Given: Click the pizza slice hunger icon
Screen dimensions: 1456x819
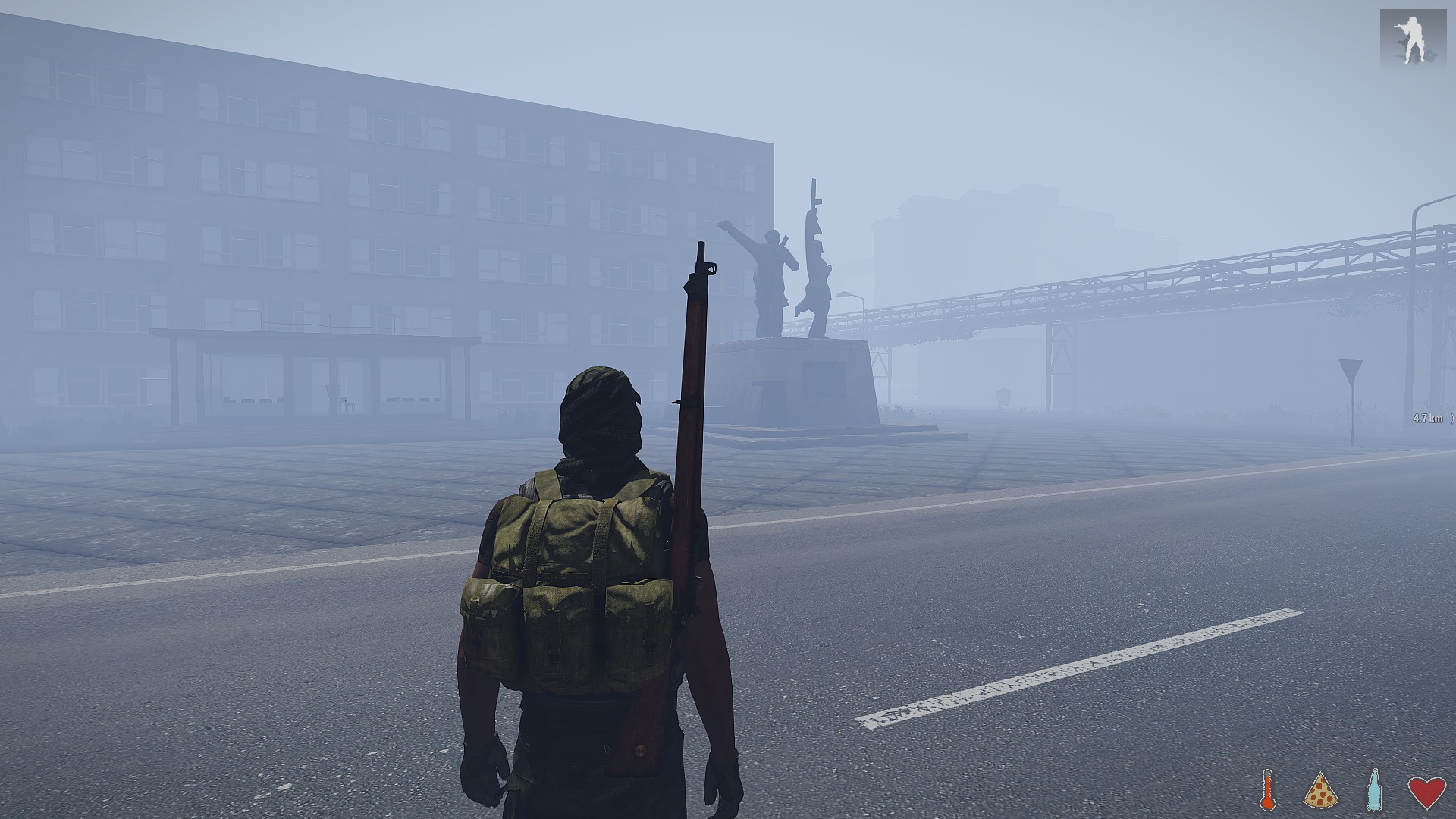Looking at the screenshot, I should point(1320,791).
